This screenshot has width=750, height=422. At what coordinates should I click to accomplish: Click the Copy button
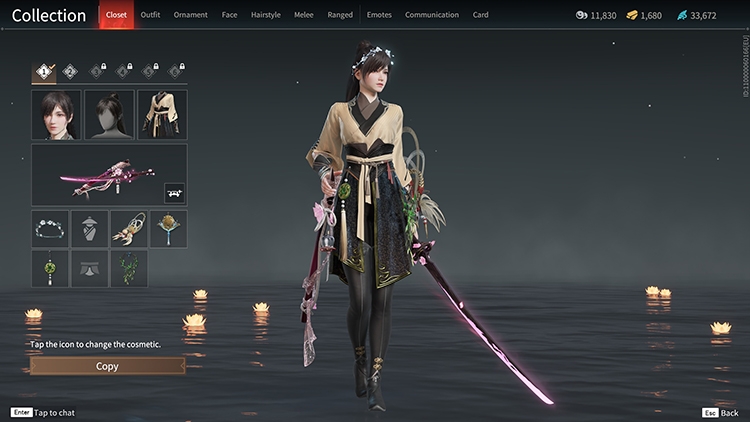click(x=107, y=366)
